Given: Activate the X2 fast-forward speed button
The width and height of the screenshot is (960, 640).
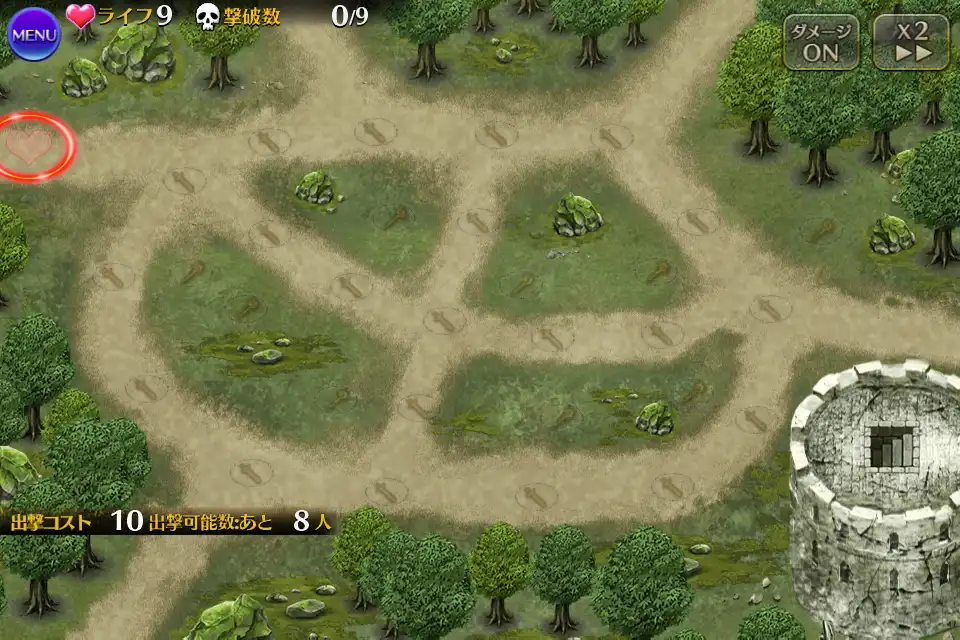Looking at the screenshot, I should point(910,42).
